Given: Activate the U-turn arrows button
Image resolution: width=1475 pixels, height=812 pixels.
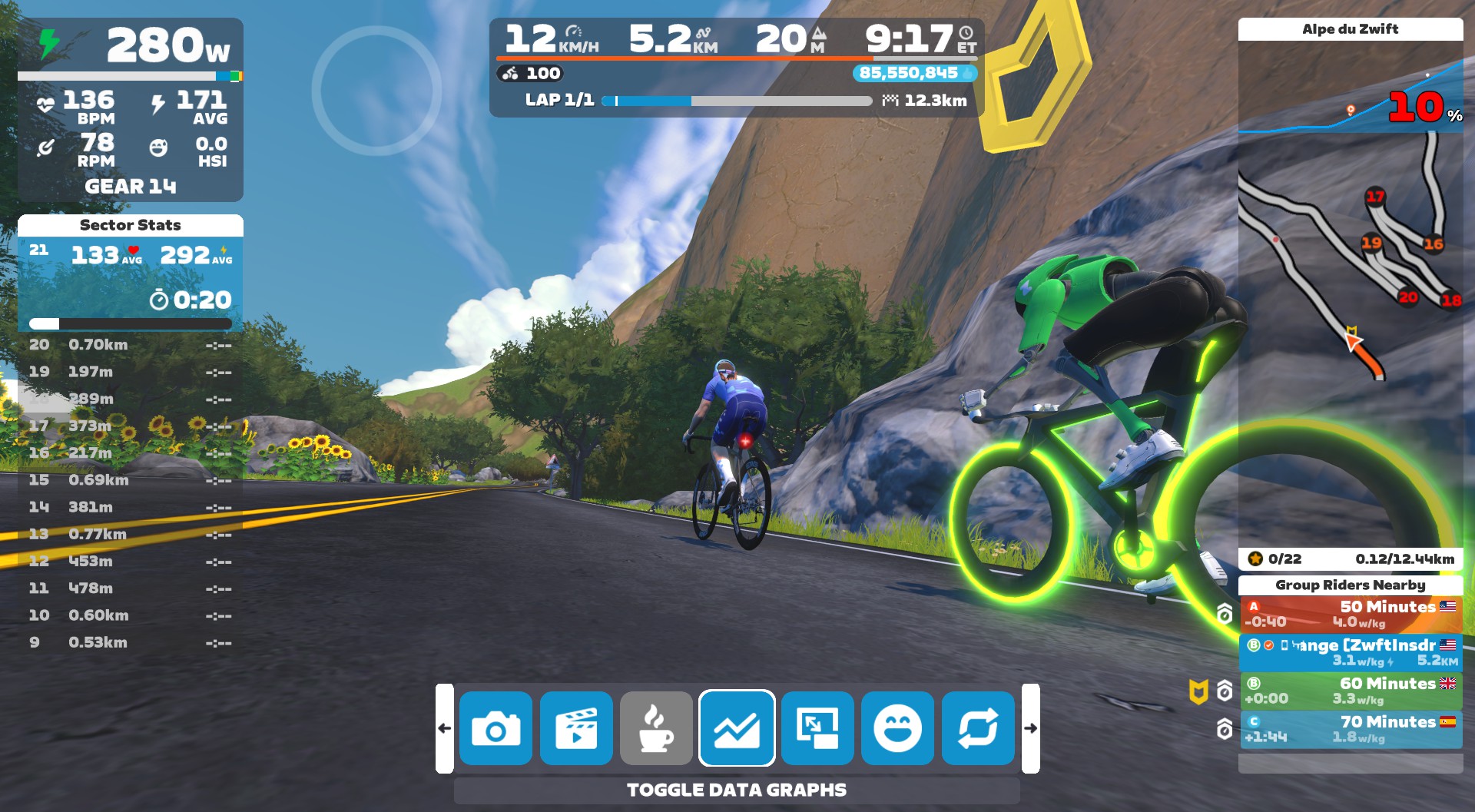Looking at the screenshot, I should (x=978, y=728).
